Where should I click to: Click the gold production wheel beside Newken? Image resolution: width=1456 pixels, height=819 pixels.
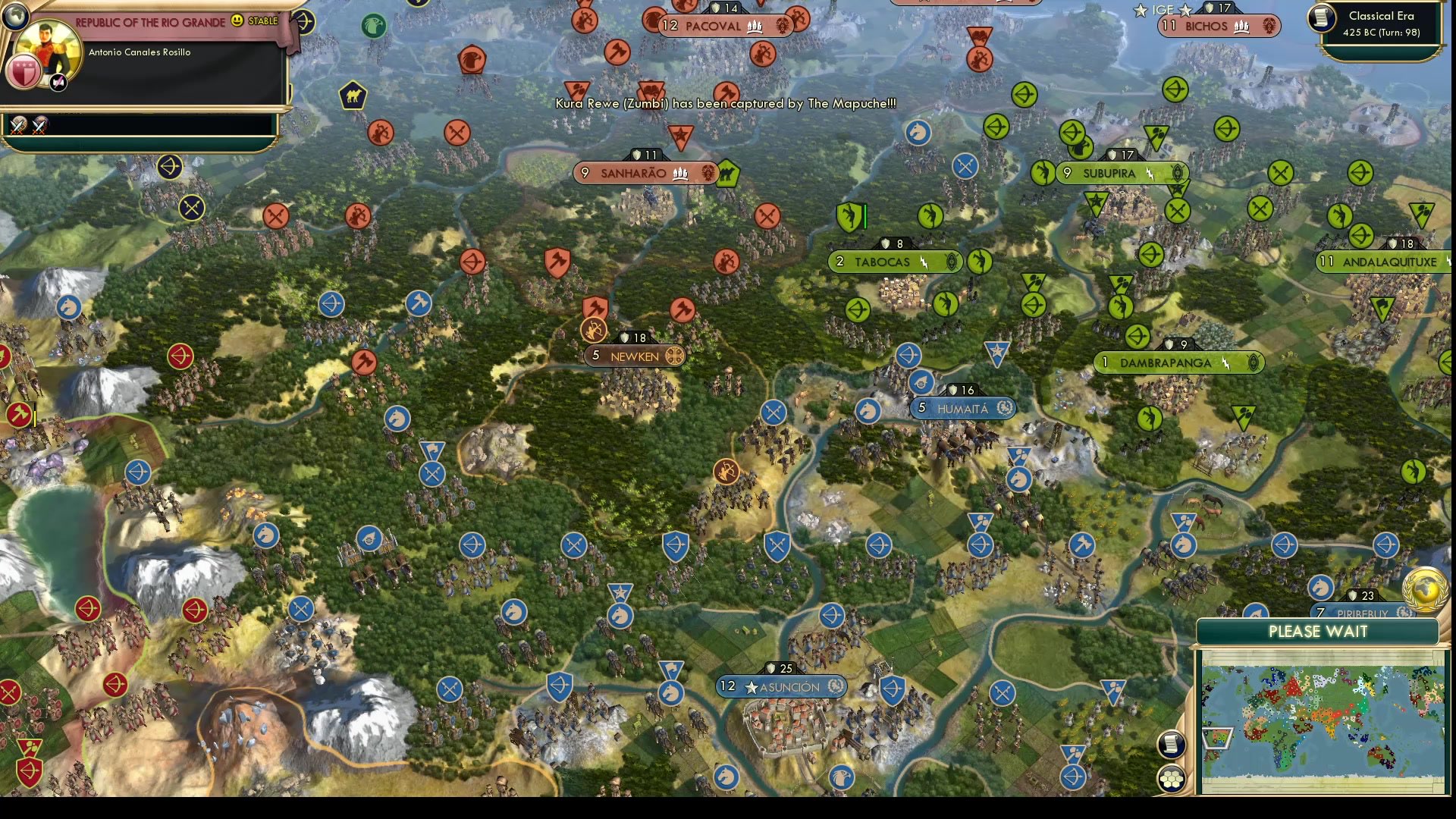click(673, 355)
